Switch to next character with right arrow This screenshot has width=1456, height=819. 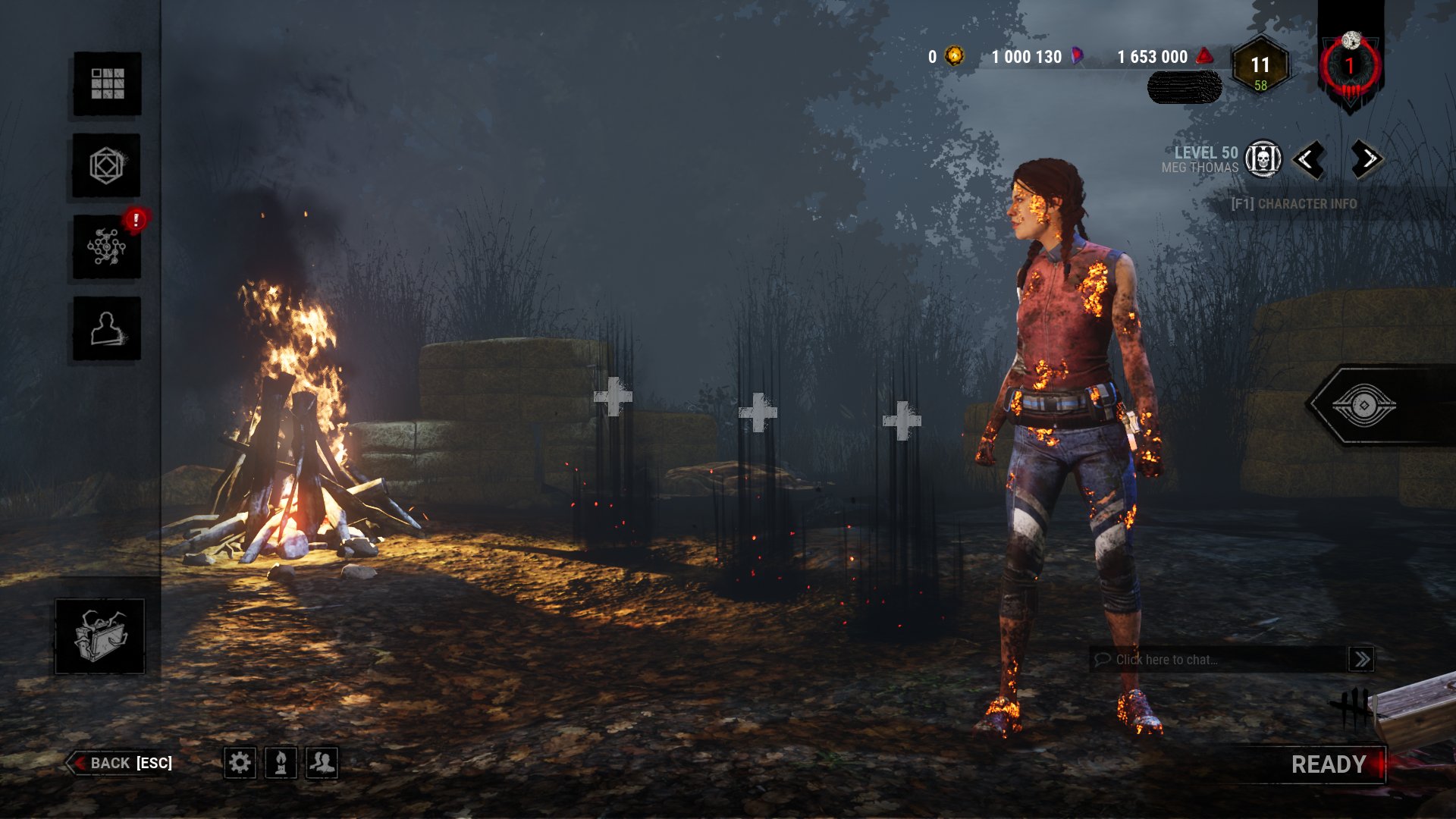click(1365, 159)
